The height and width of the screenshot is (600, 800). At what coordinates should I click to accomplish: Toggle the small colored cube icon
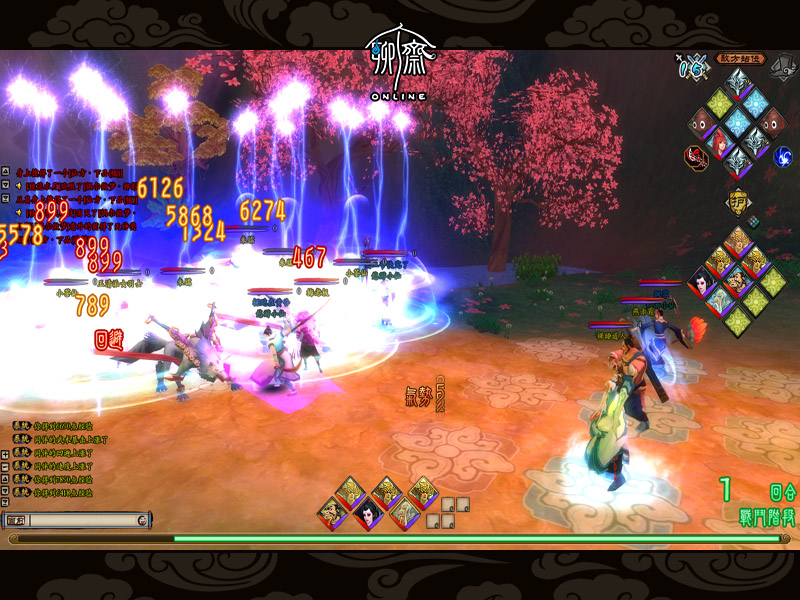tap(753, 221)
